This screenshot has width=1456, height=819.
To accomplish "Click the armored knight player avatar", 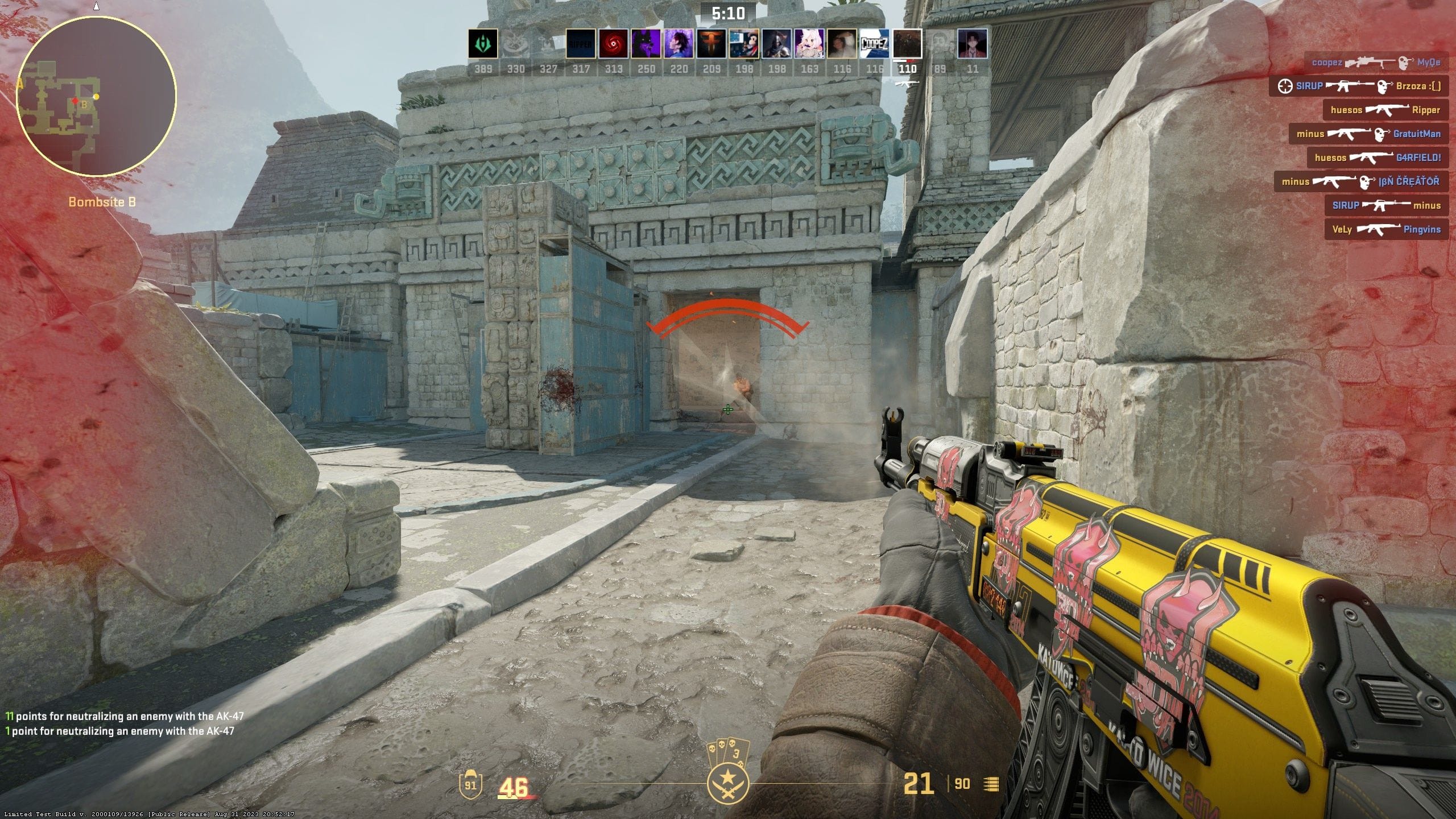I will 777,44.
